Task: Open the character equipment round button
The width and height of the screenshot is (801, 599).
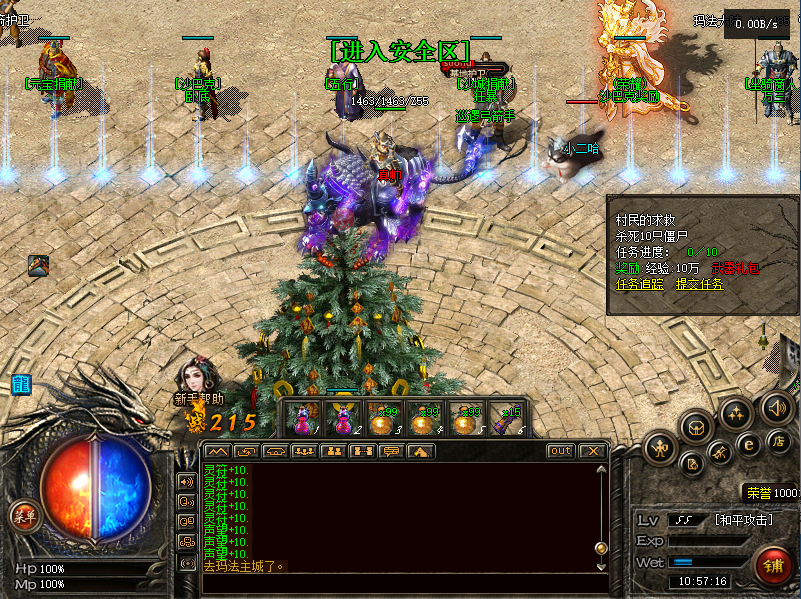Action: click(x=660, y=448)
